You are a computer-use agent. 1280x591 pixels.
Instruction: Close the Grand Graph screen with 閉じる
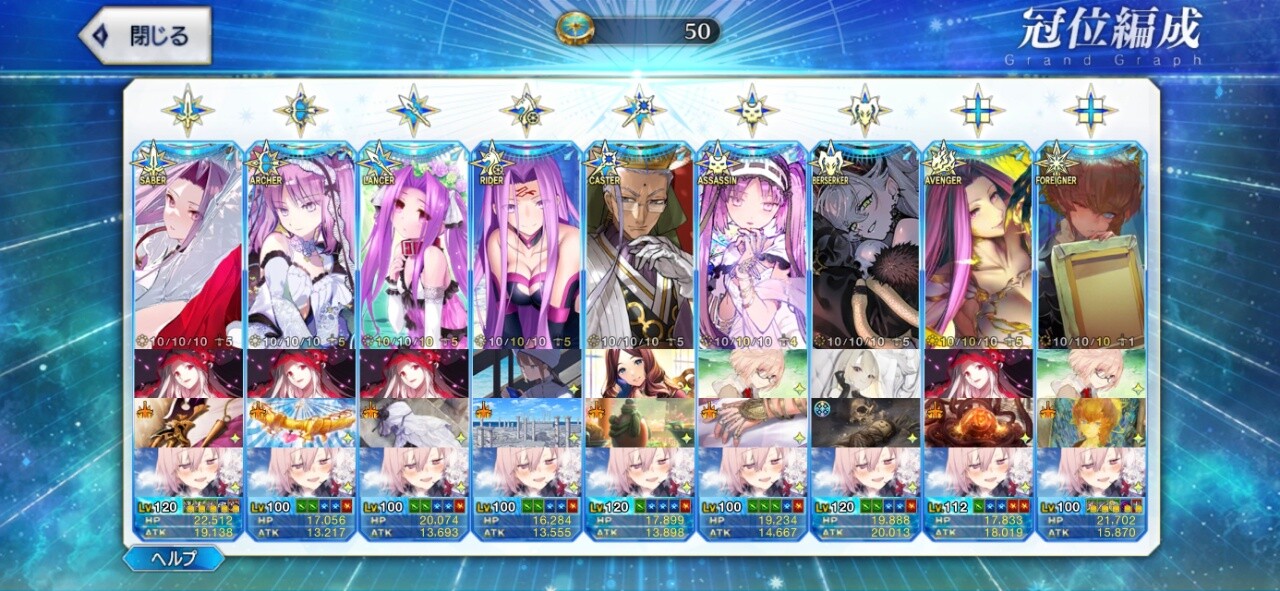(x=146, y=36)
